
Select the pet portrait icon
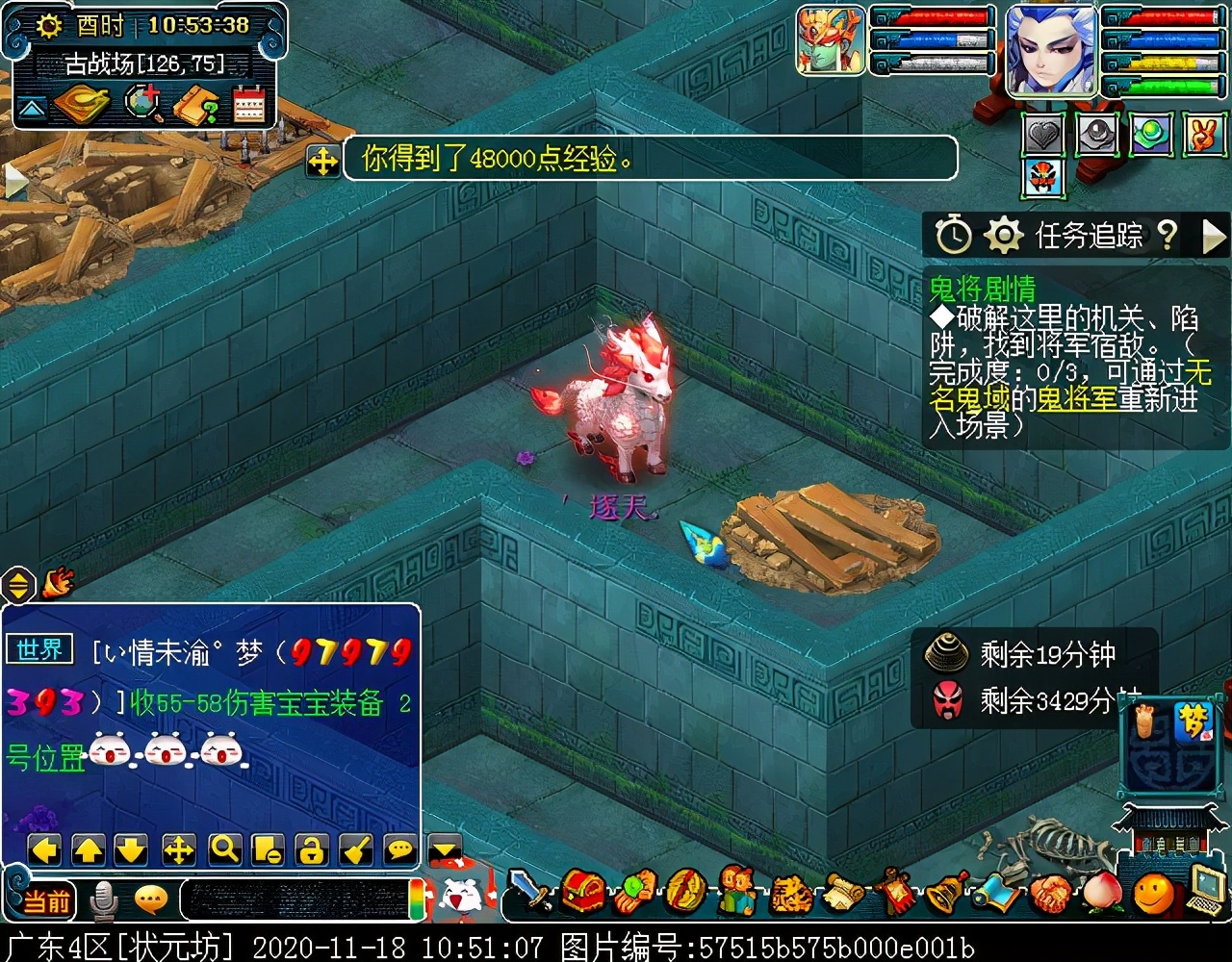coord(830,40)
